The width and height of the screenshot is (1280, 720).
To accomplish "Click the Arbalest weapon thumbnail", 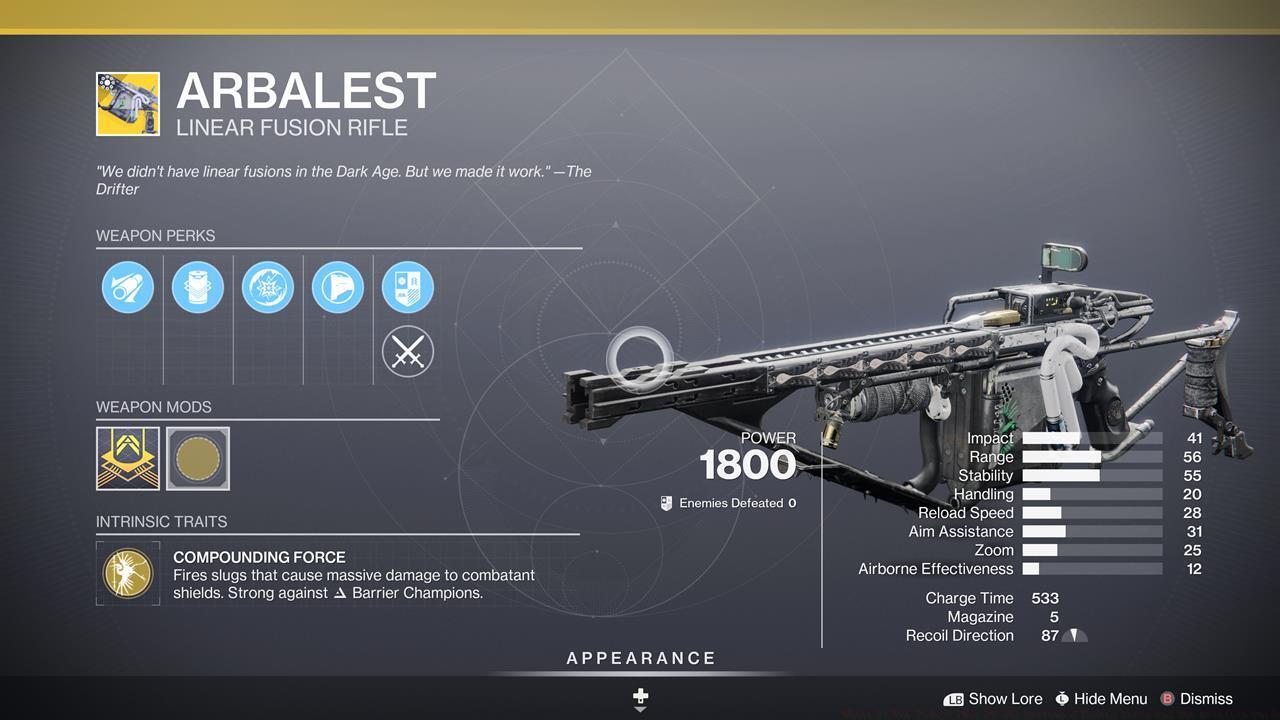I will [128, 103].
